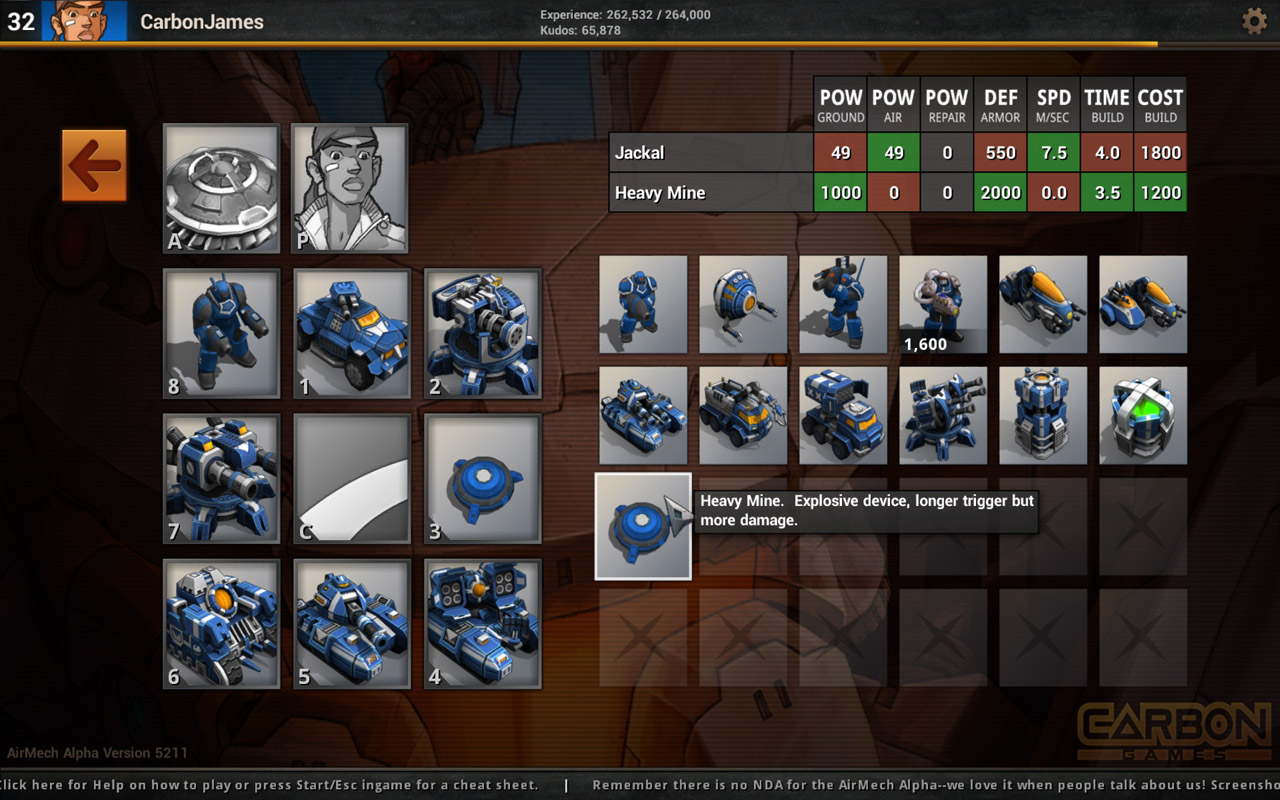
Task: Select the armored car in slot 1
Action: click(x=351, y=333)
